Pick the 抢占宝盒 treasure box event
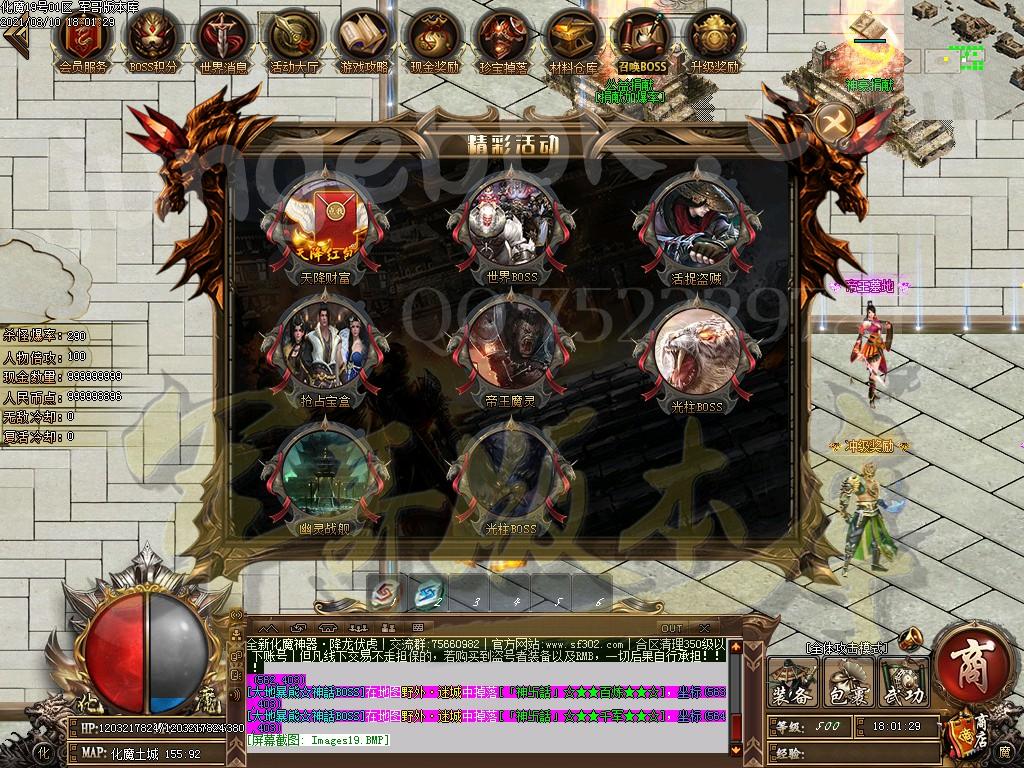This screenshot has height=768, width=1024. tap(324, 343)
